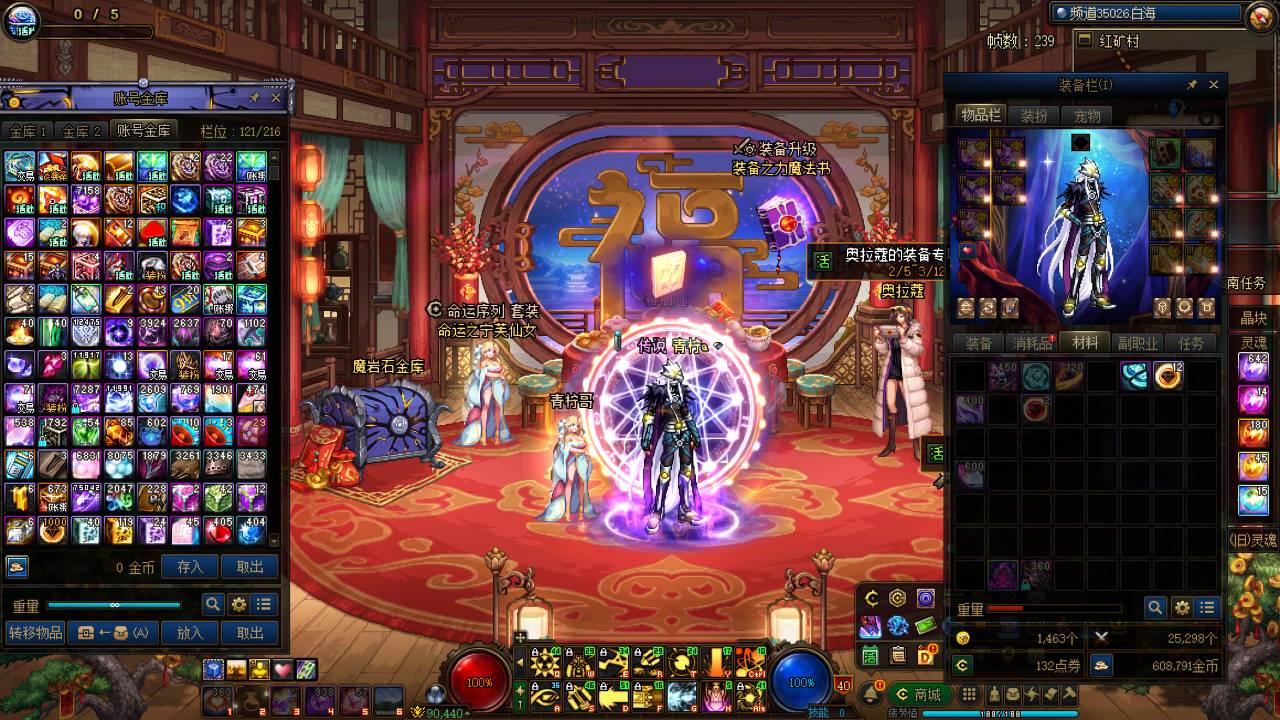Open the 装备 equipment category tab
This screenshot has height=720, width=1280.
coord(978,343)
